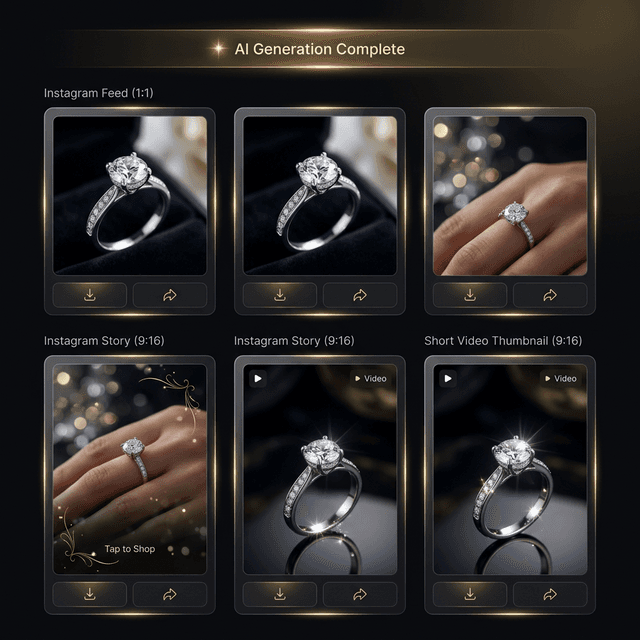Screen dimensions: 640x640
Task: Click the Short Video Thumbnail play icon
Action: [447, 379]
